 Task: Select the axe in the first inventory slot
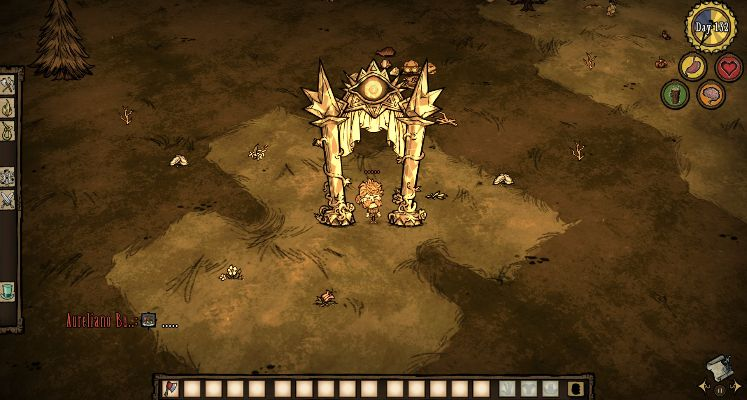click(x=168, y=388)
